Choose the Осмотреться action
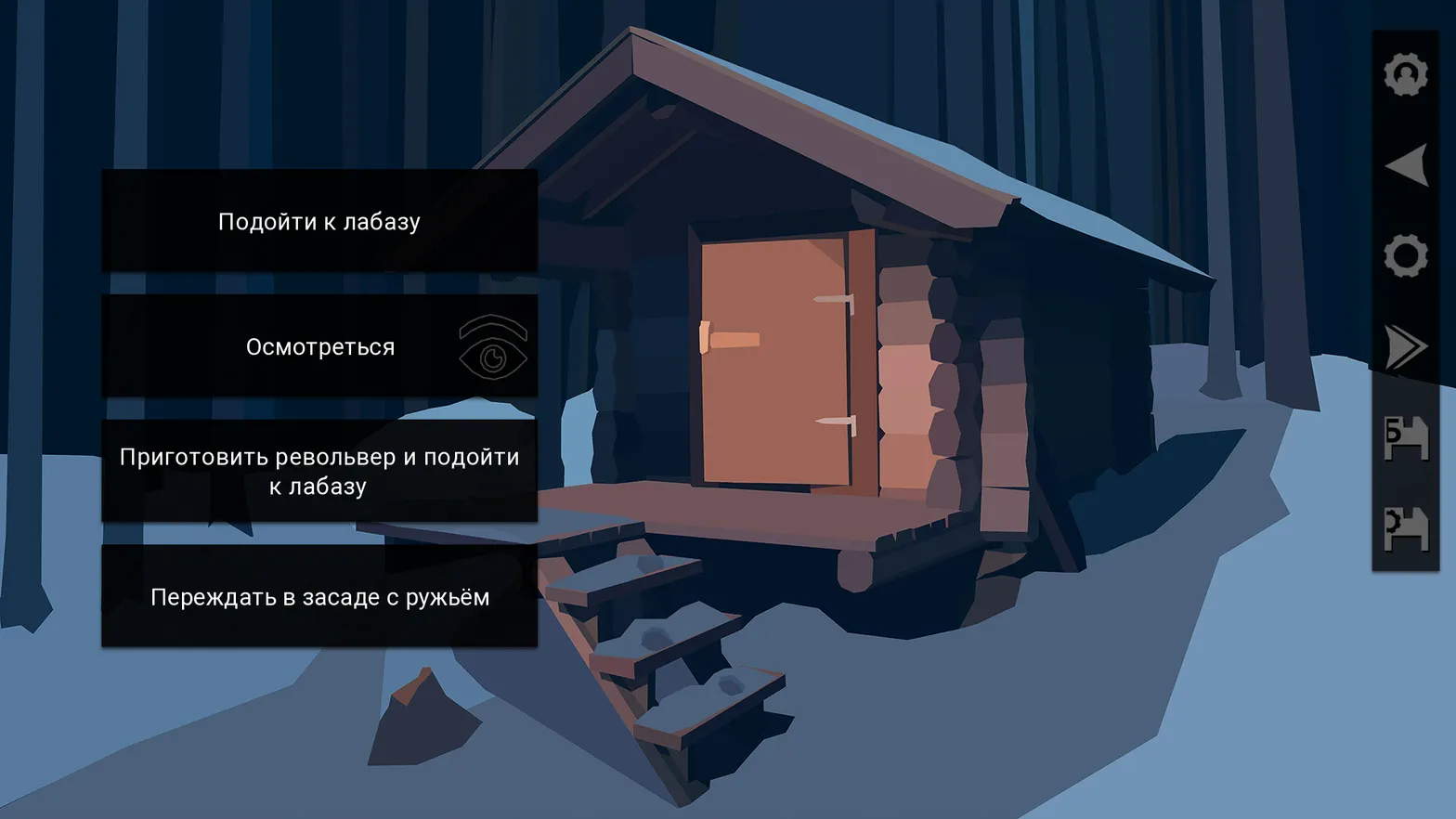This screenshot has height=819, width=1456. [319, 346]
